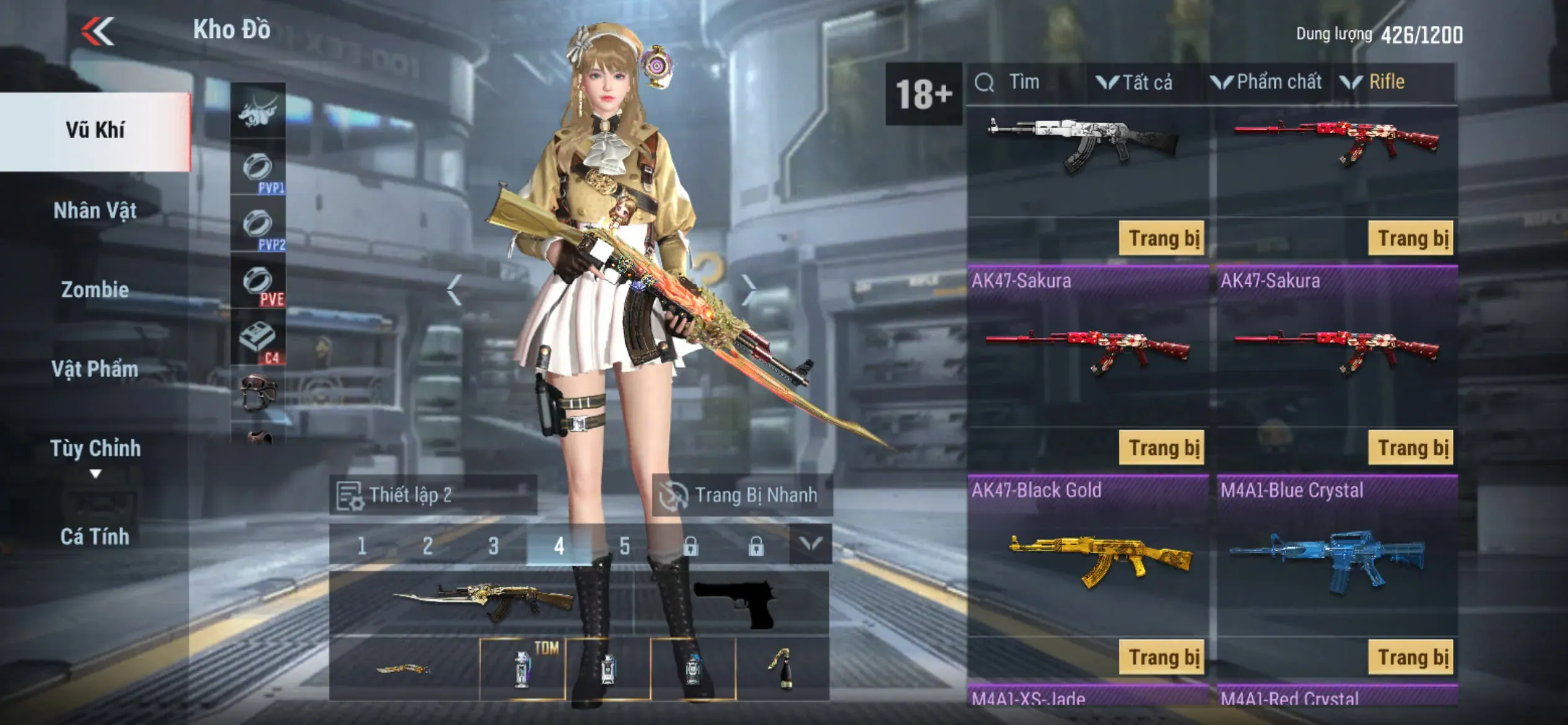Select the equipped pistol slot
This screenshot has width=1568, height=725.
click(x=733, y=603)
